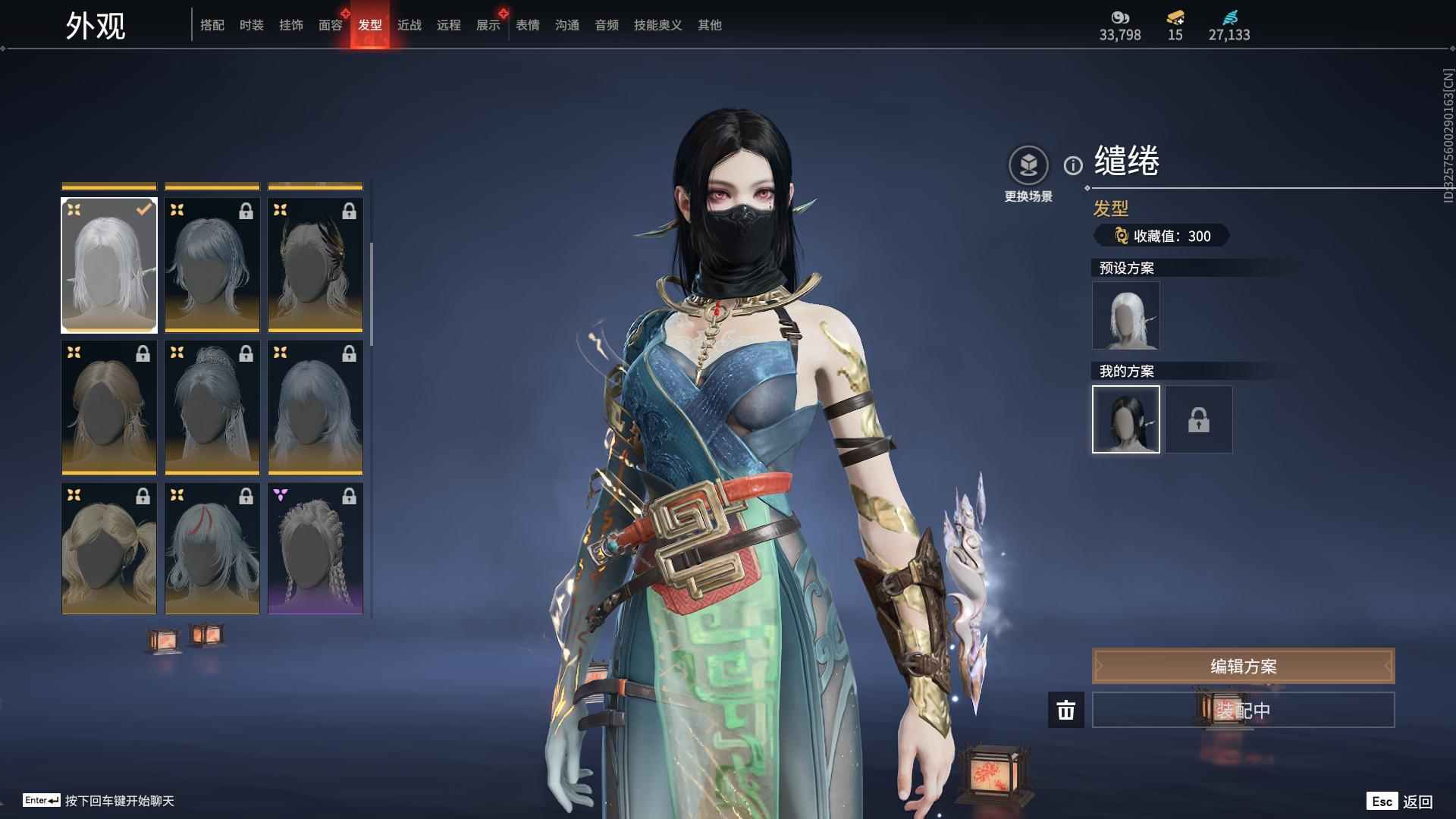Open the 时装 tab
Viewport: 1456px width, 819px height.
[251, 25]
